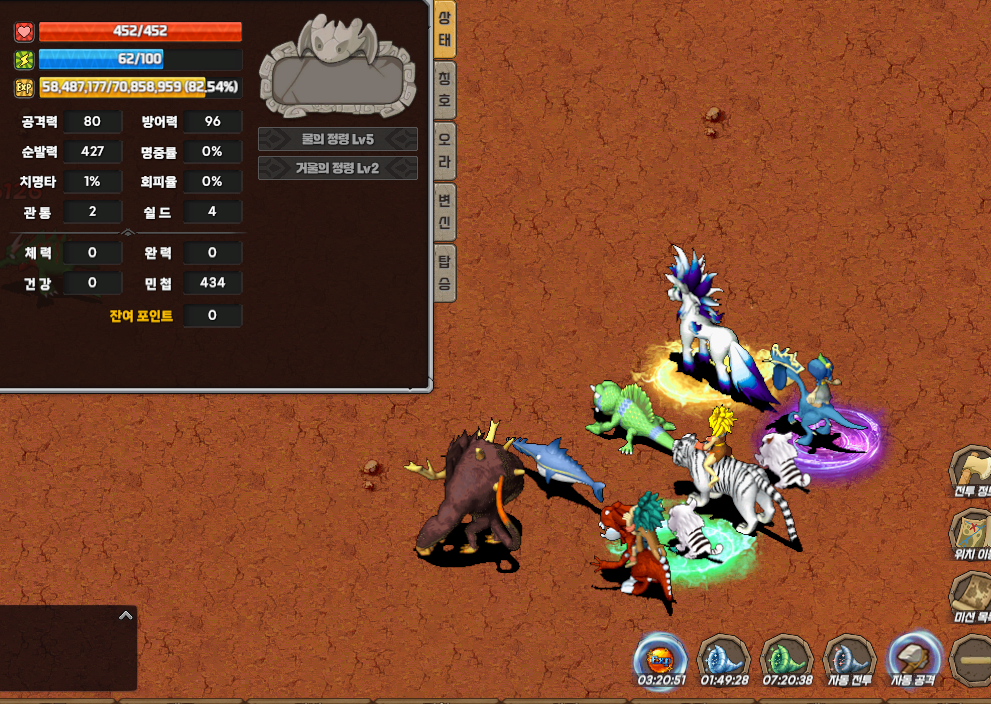Open the 칭호 (Title) tab
Screen dimensions: 991x704
tap(445, 91)
